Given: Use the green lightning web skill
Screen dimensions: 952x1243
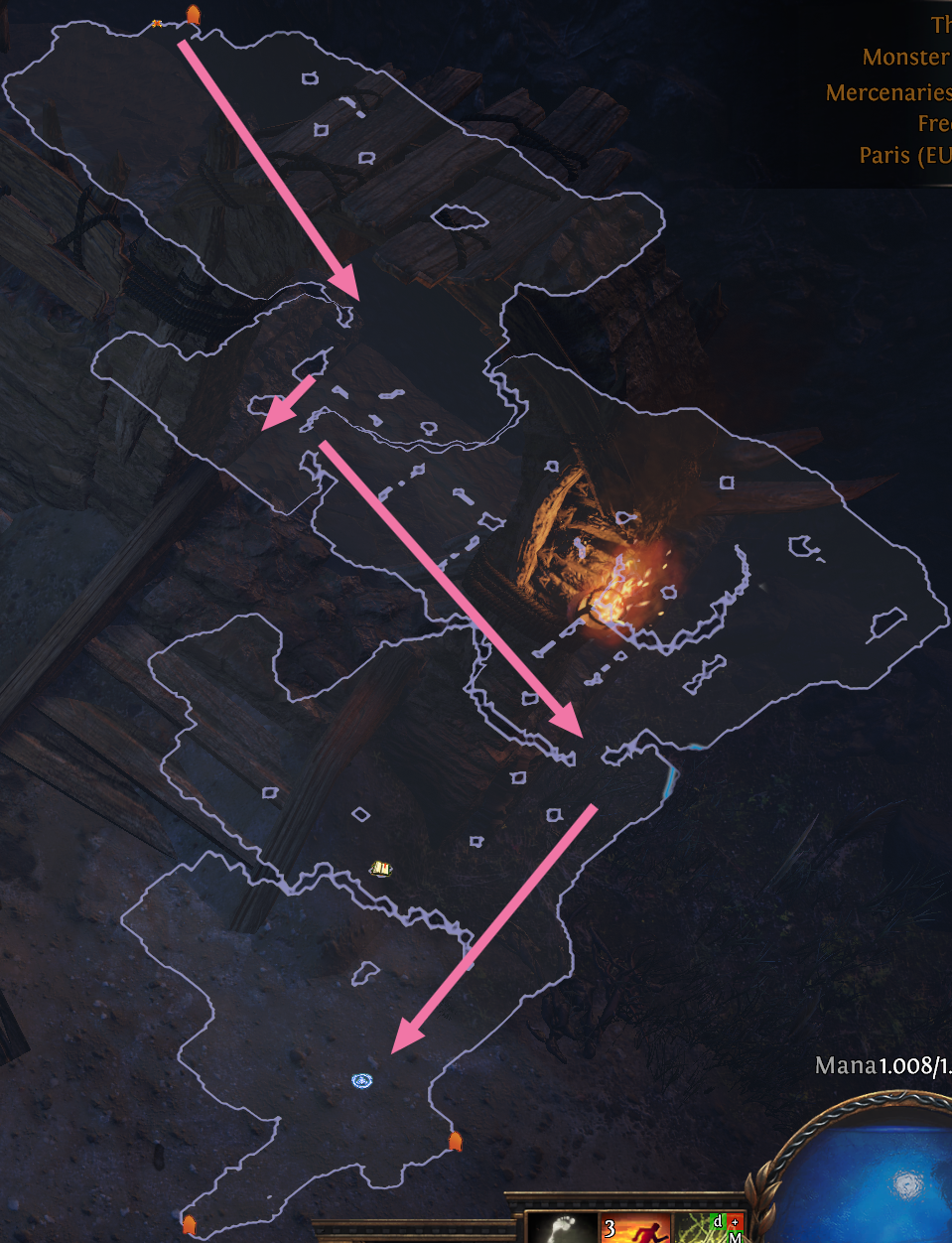Looking at the screenshot, I should [709, 1228].
